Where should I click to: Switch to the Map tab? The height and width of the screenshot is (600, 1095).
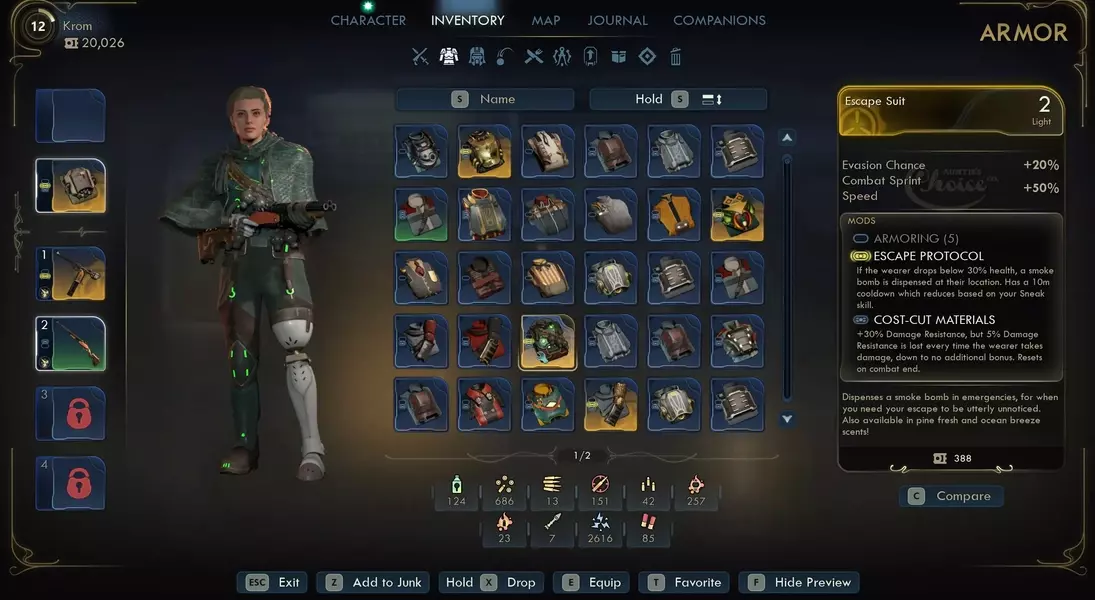[546, 20]
